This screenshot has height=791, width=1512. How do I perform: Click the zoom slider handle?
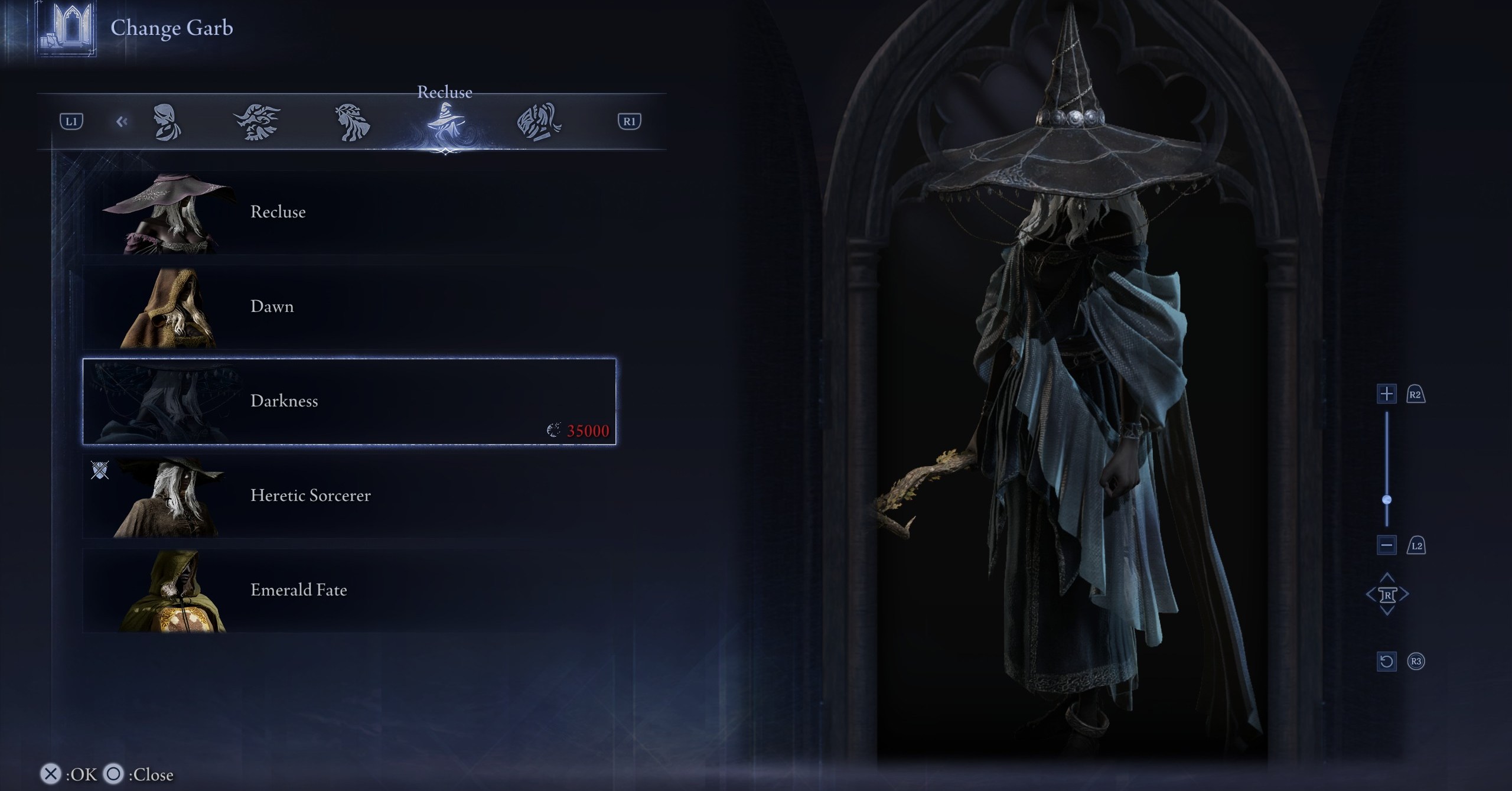pos(1387,500)
